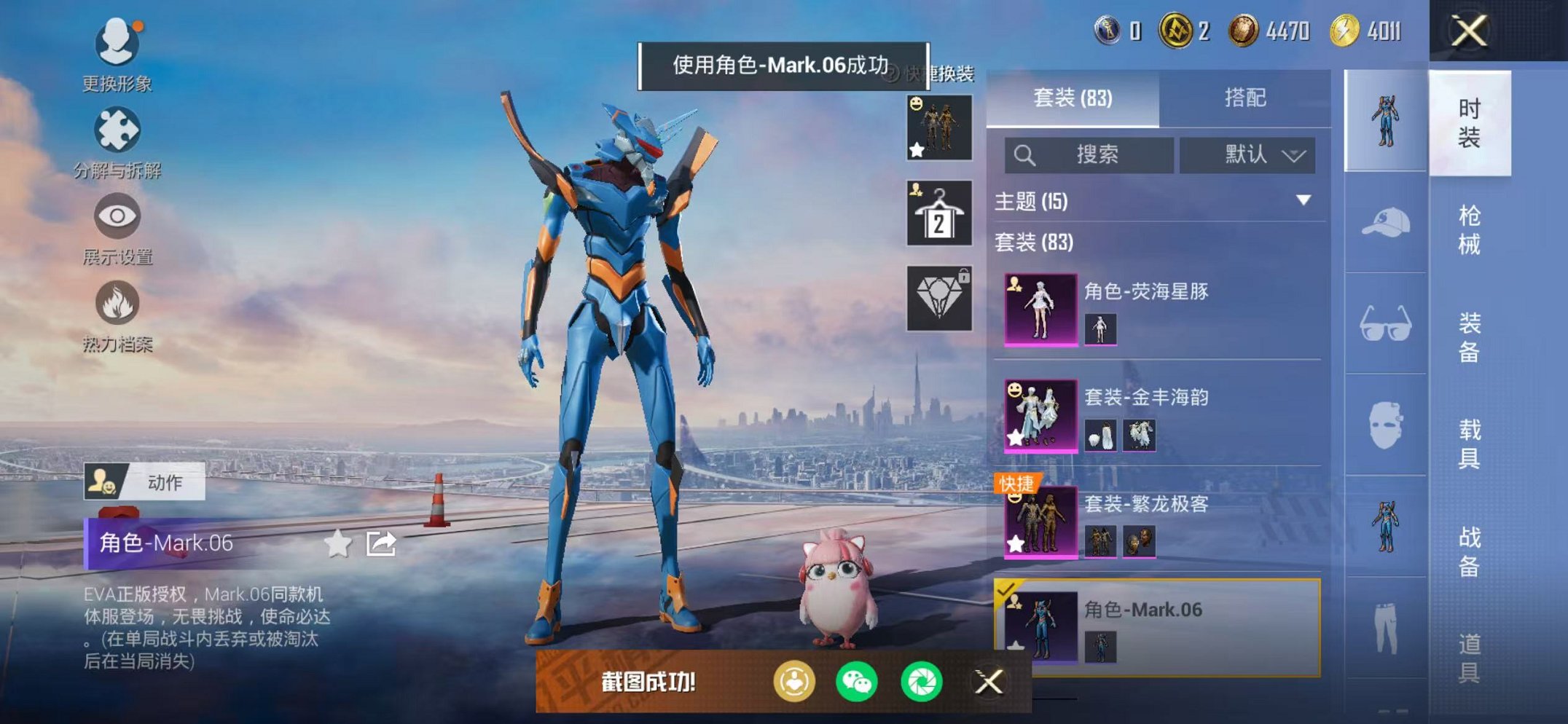The width and height of the screenshot is (1568, 724).
Task: Switch to the 搭配 tab
Action: coord(1244,98)
